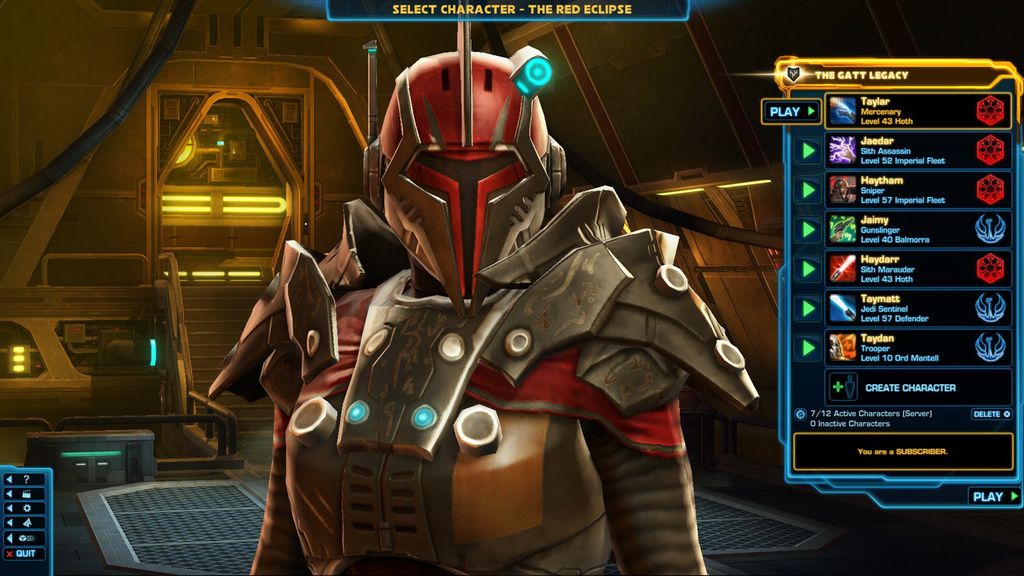The width and height of the screenshot is (1024, 576).
Task: Quit the game
Action: click(x=24, y=554)
